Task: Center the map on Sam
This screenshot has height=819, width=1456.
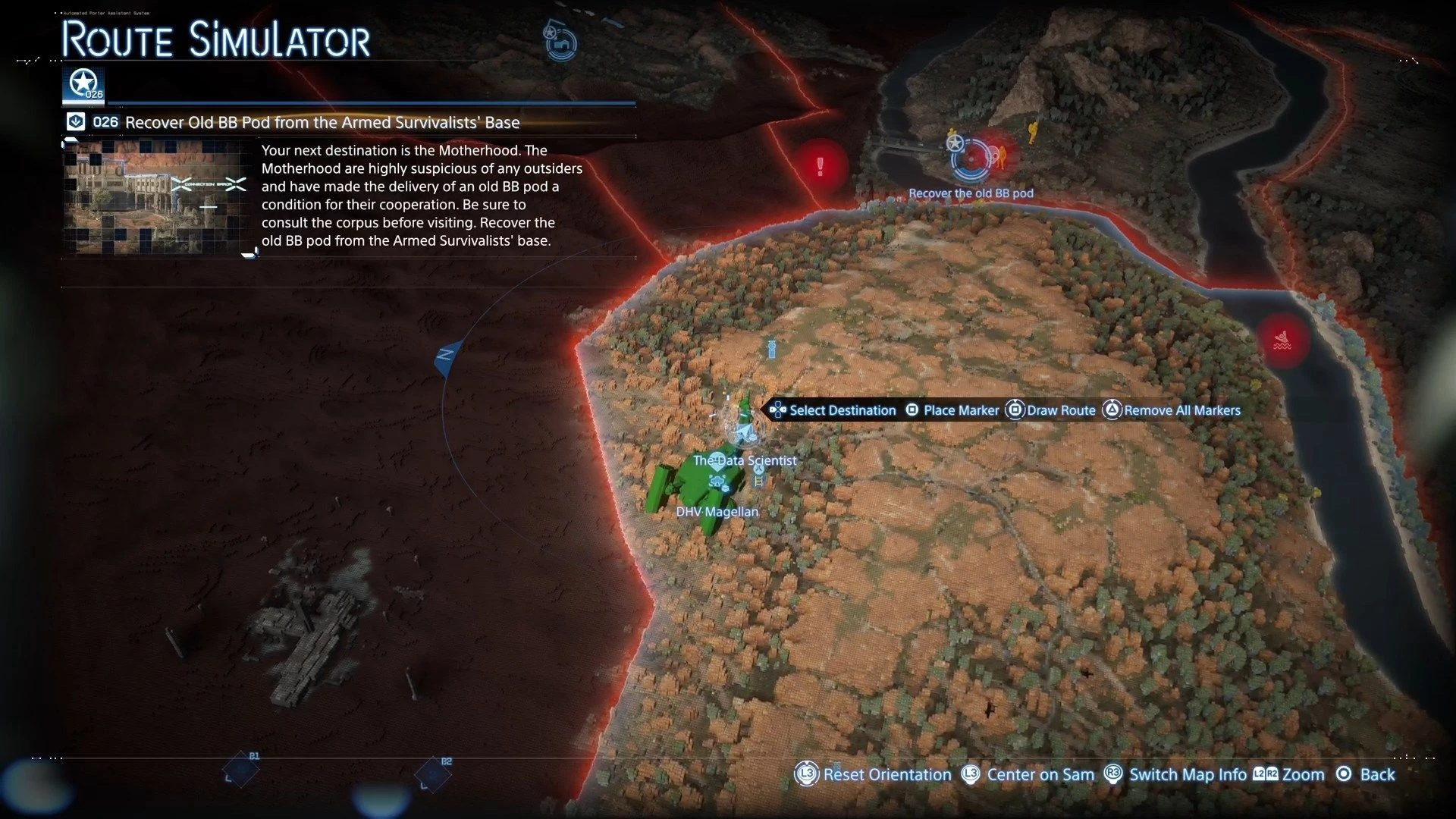Action: pos(1029,774)
